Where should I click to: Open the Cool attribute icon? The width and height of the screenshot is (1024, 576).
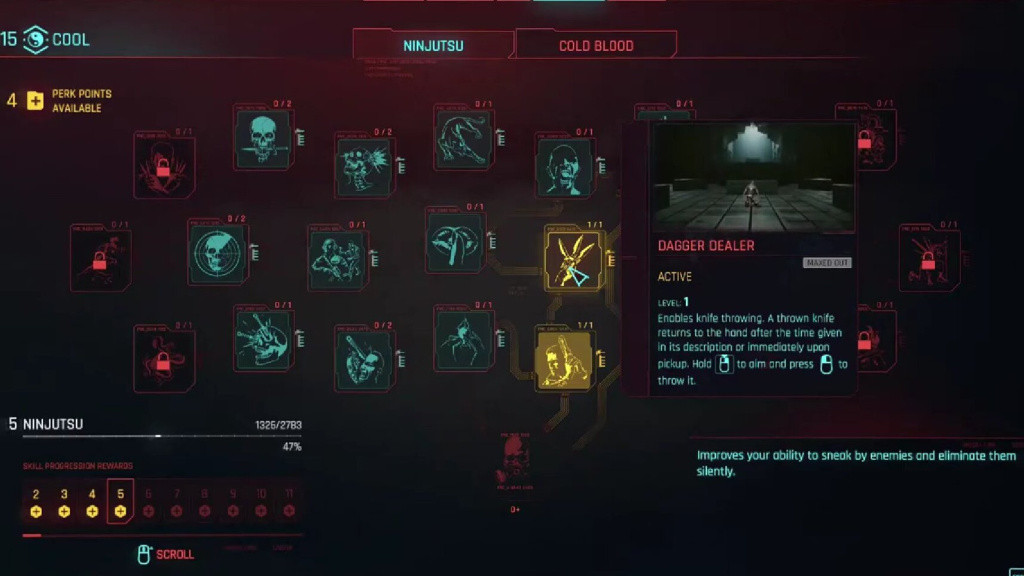coord(35,40)
